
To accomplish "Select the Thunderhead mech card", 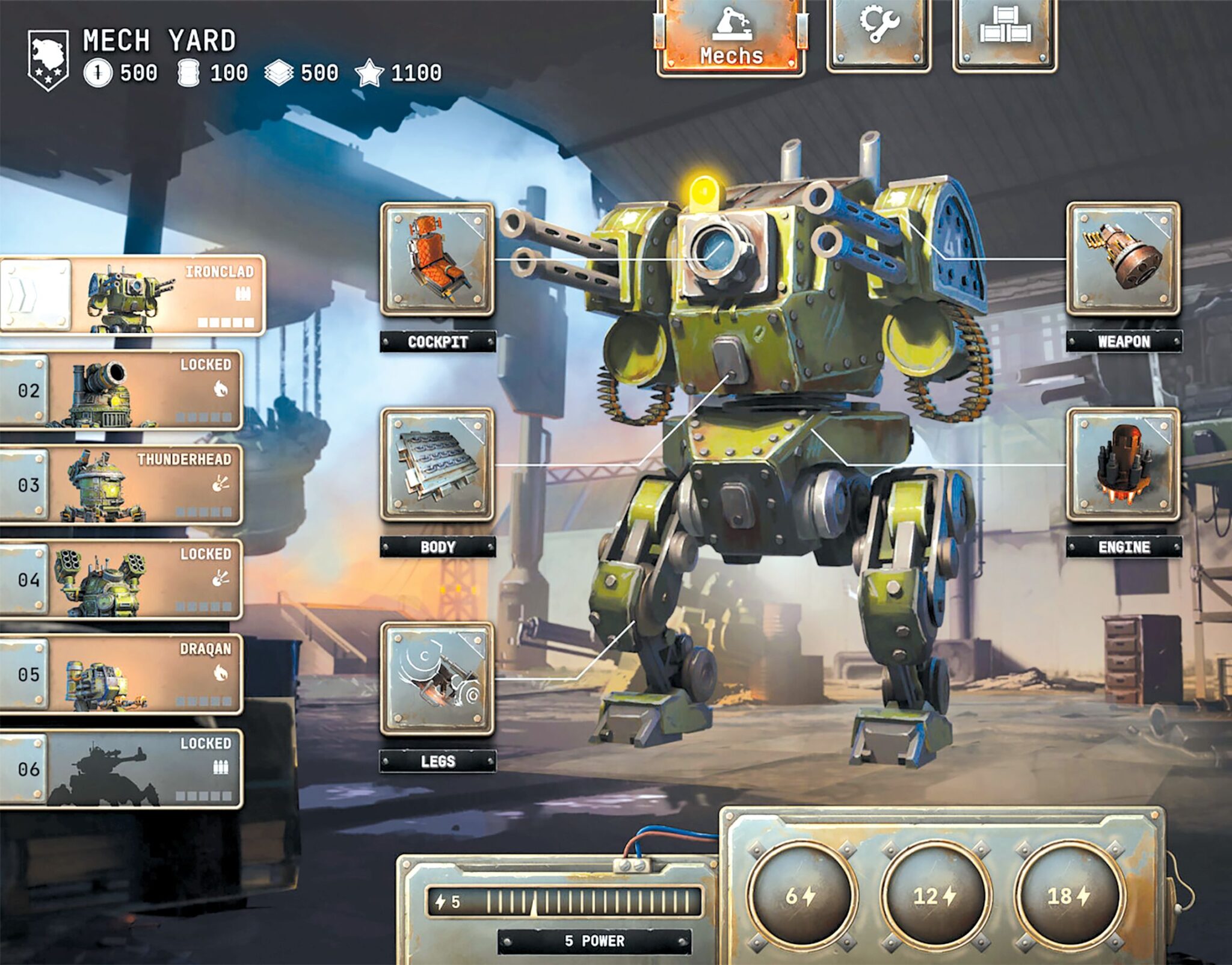I will [x=122, y=485].
